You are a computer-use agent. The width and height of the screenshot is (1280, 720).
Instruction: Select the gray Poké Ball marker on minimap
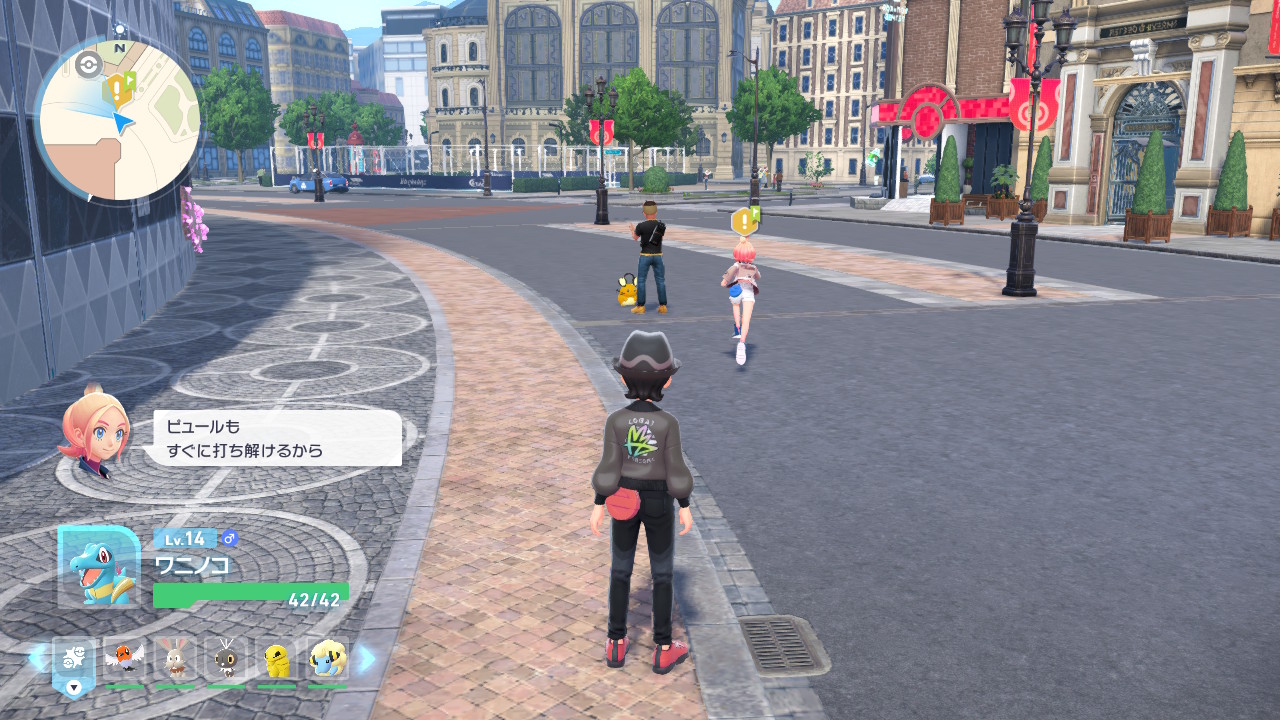coord(88,65)
